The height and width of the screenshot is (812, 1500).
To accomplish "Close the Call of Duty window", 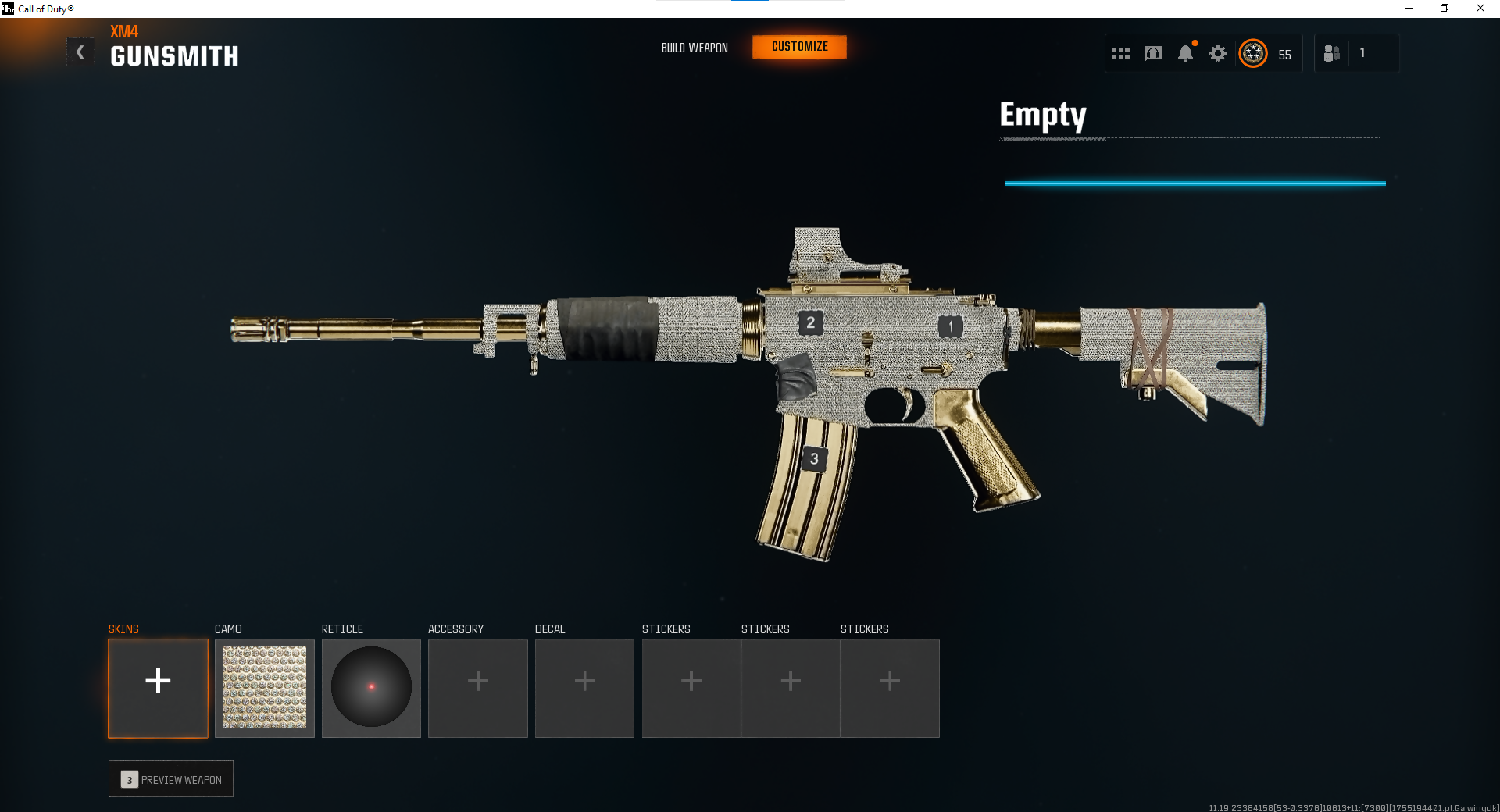I will tap(1480, 9).
